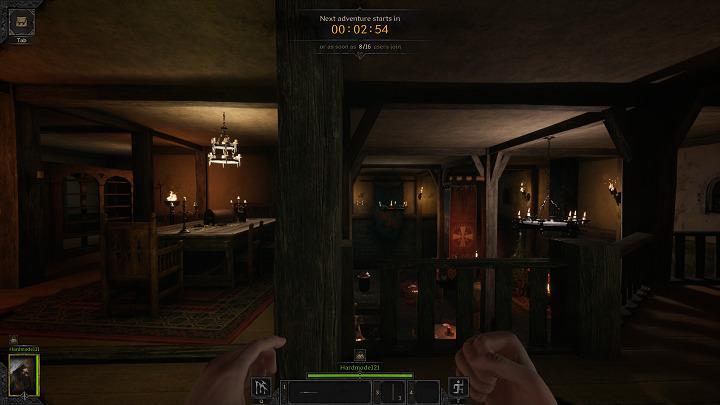Activate the running figure ability icon

(x=457, y=389)
